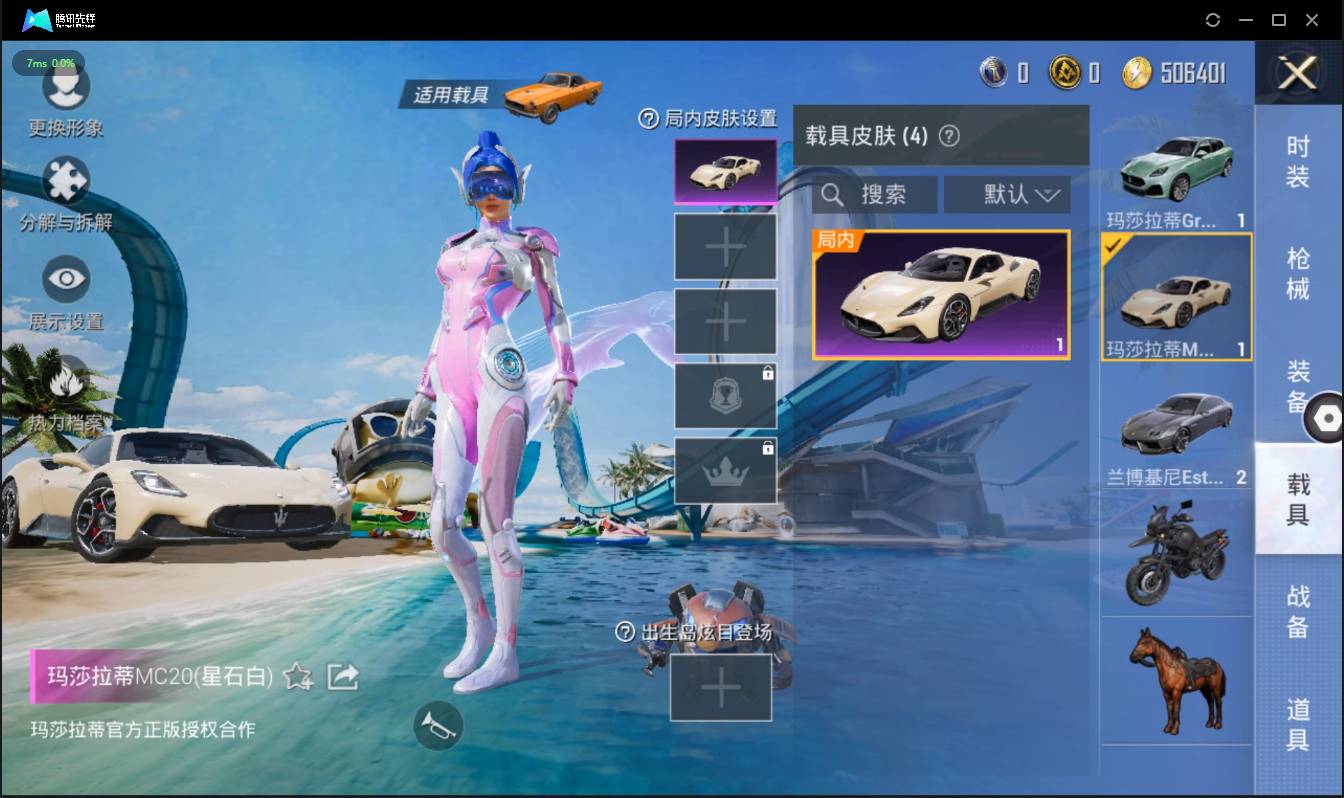Open the 枪械 firearms tab
This screenshot has width=1344, height=798.
click(1298, 273)
